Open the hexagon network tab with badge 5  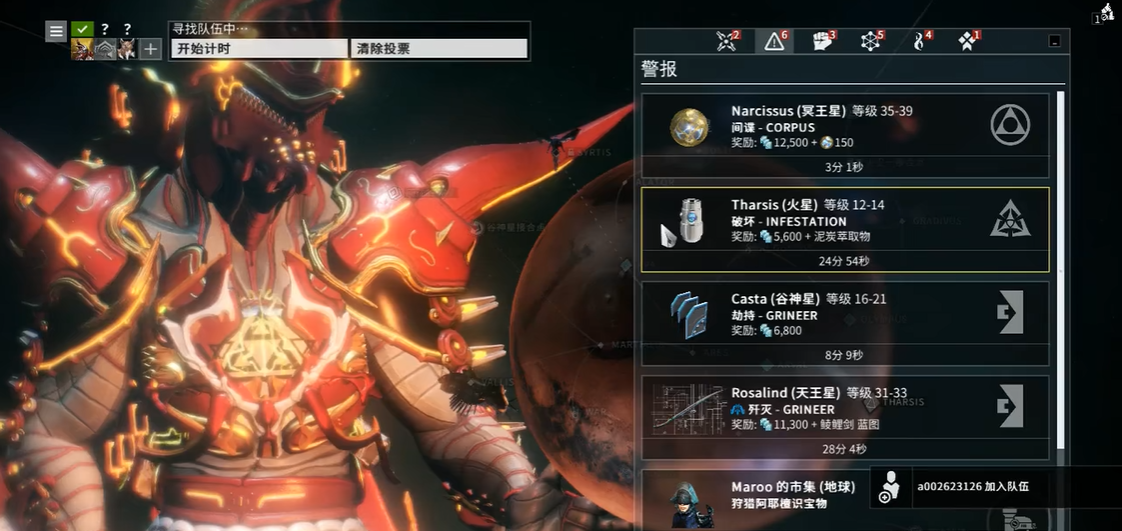[x=871, y=41]
